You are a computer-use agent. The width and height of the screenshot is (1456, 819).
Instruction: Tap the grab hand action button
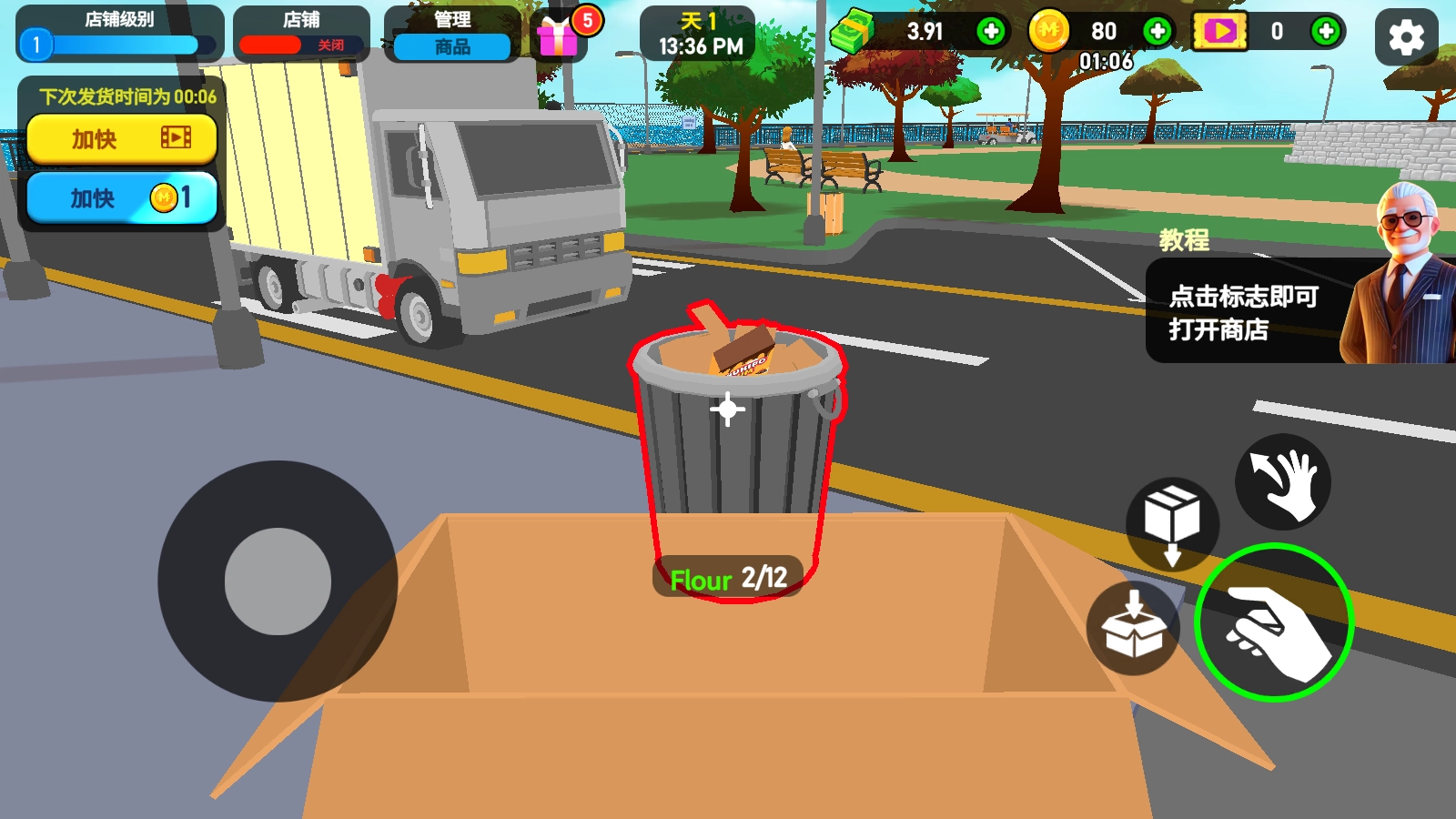point(1274,622)
